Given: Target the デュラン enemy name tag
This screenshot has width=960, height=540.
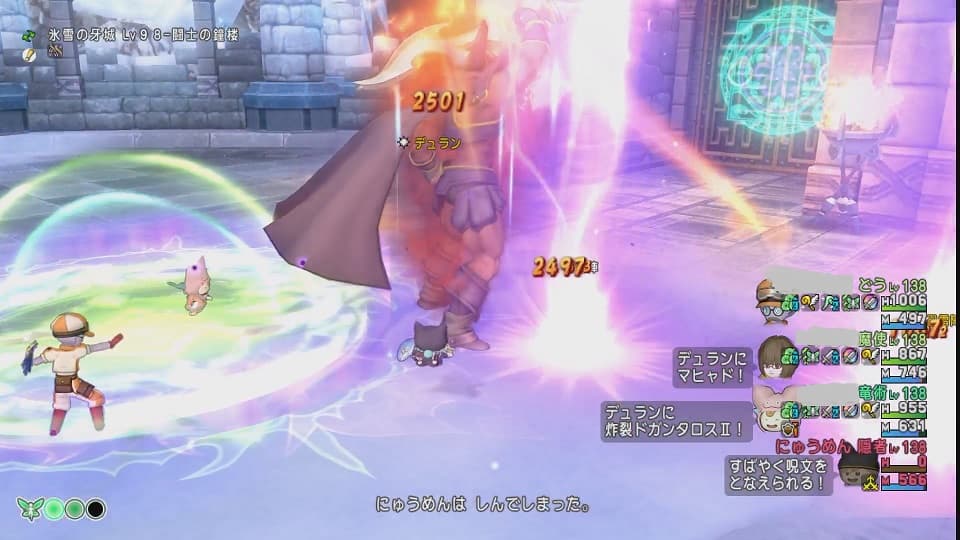Looking at the screenshot, I should (437, 143).
